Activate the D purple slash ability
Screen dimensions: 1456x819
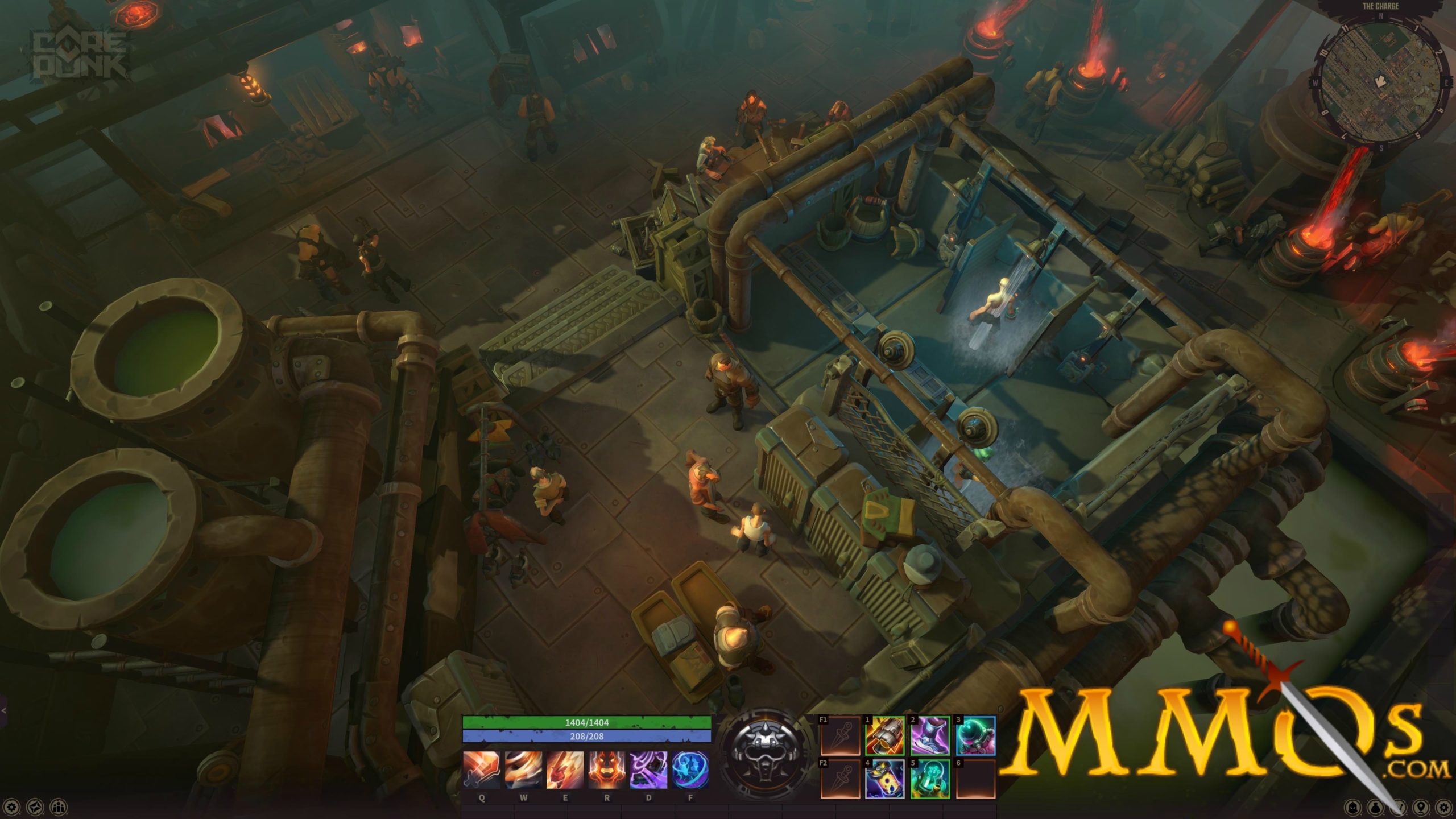click(x=648, y=770)
